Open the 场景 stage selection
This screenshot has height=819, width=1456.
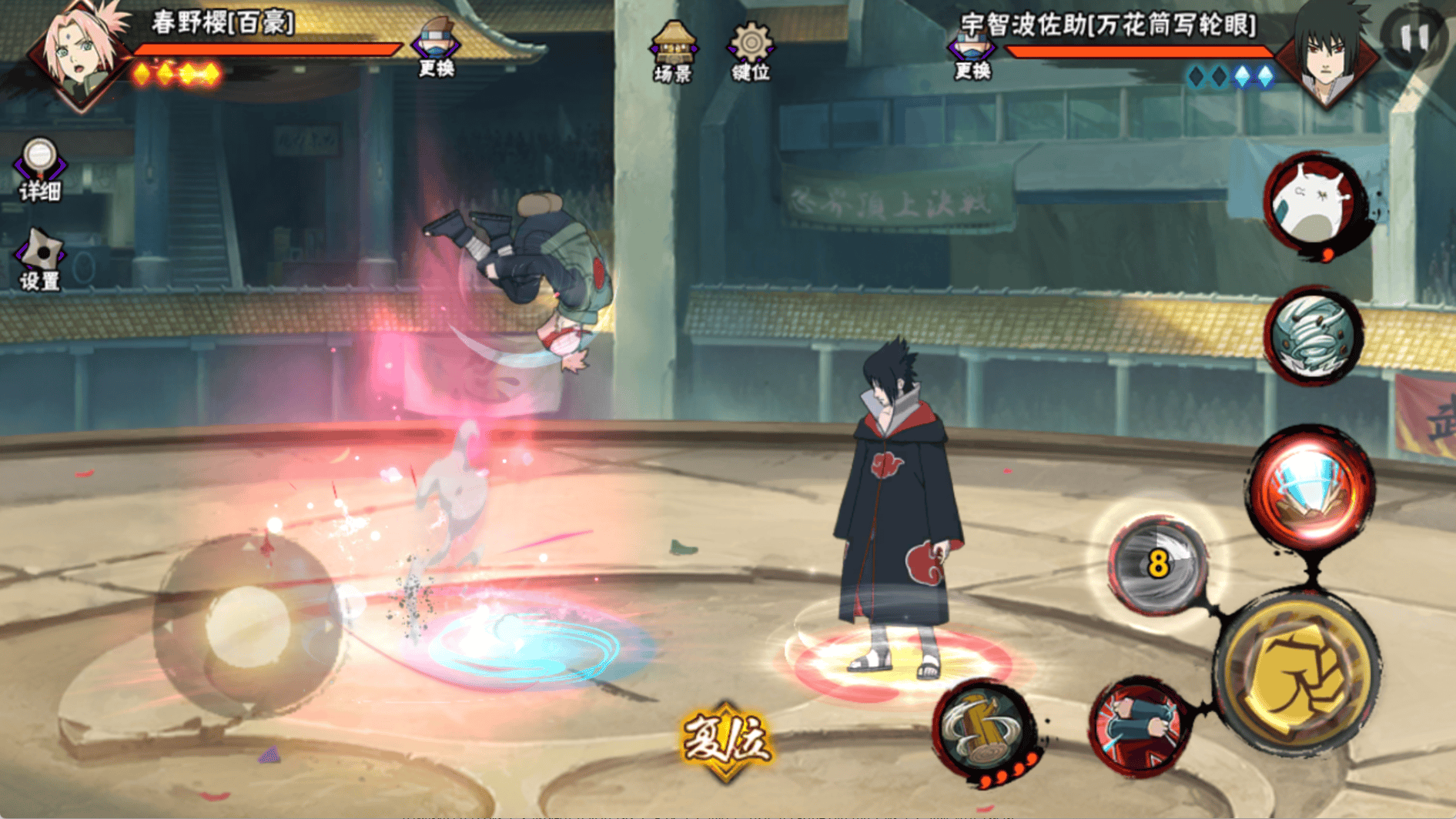[673, 51]
